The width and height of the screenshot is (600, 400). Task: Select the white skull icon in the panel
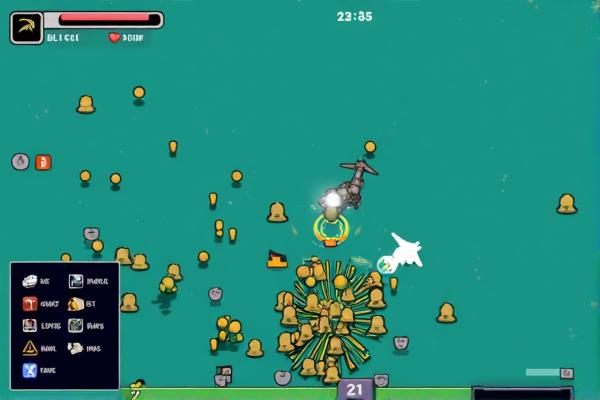(x=30, y=282)
